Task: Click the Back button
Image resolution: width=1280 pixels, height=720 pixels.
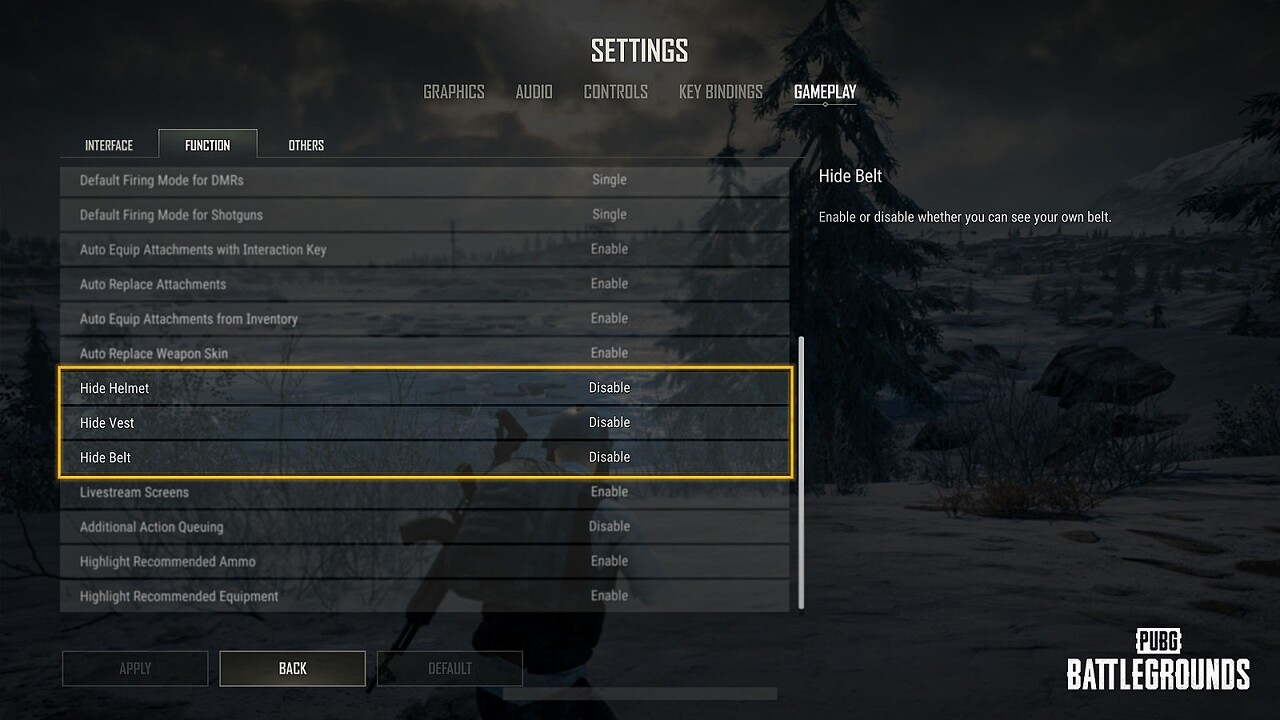Action: point(292,668)
